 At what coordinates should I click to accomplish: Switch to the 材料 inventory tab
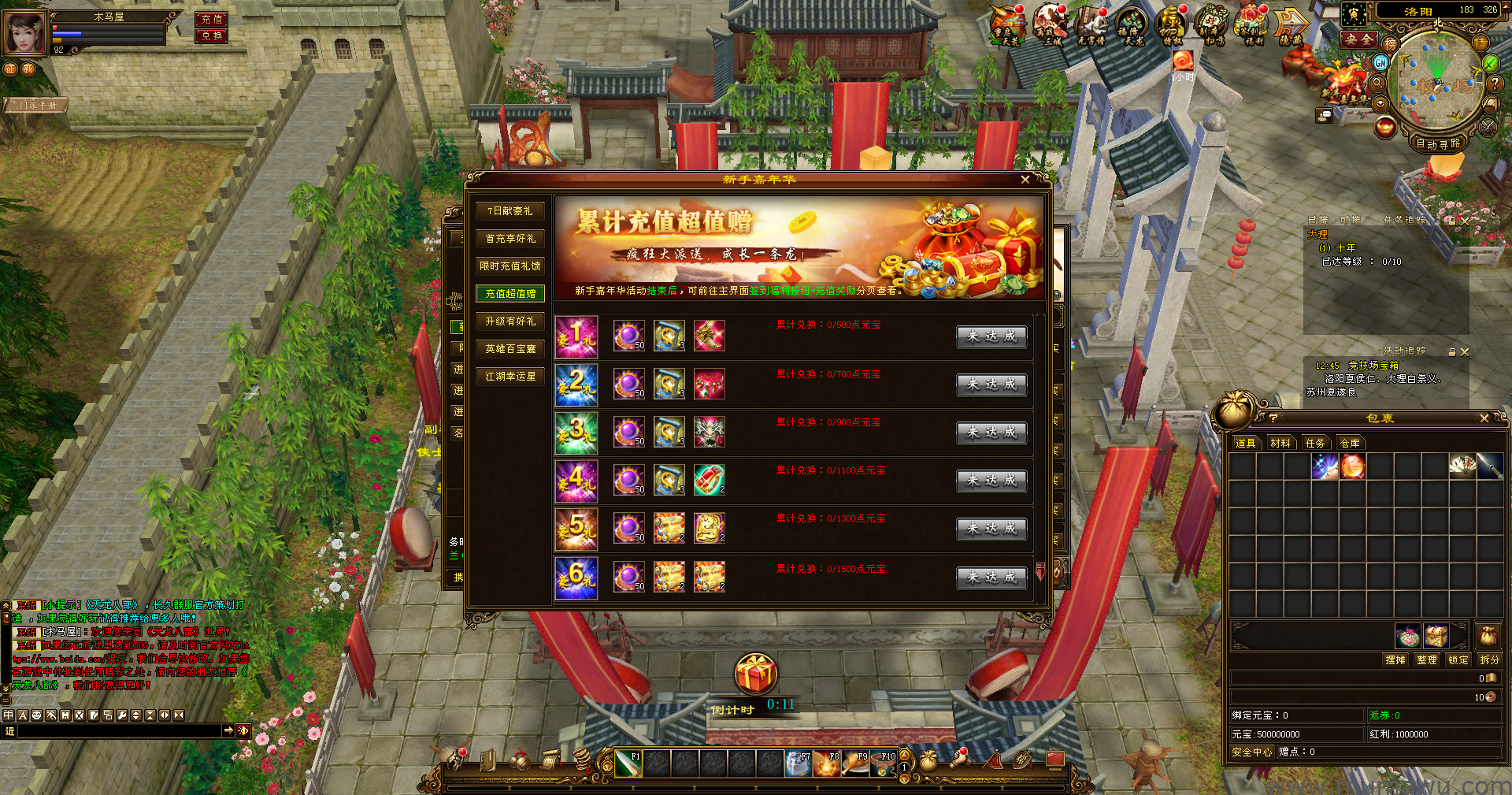coord(1280,443)
